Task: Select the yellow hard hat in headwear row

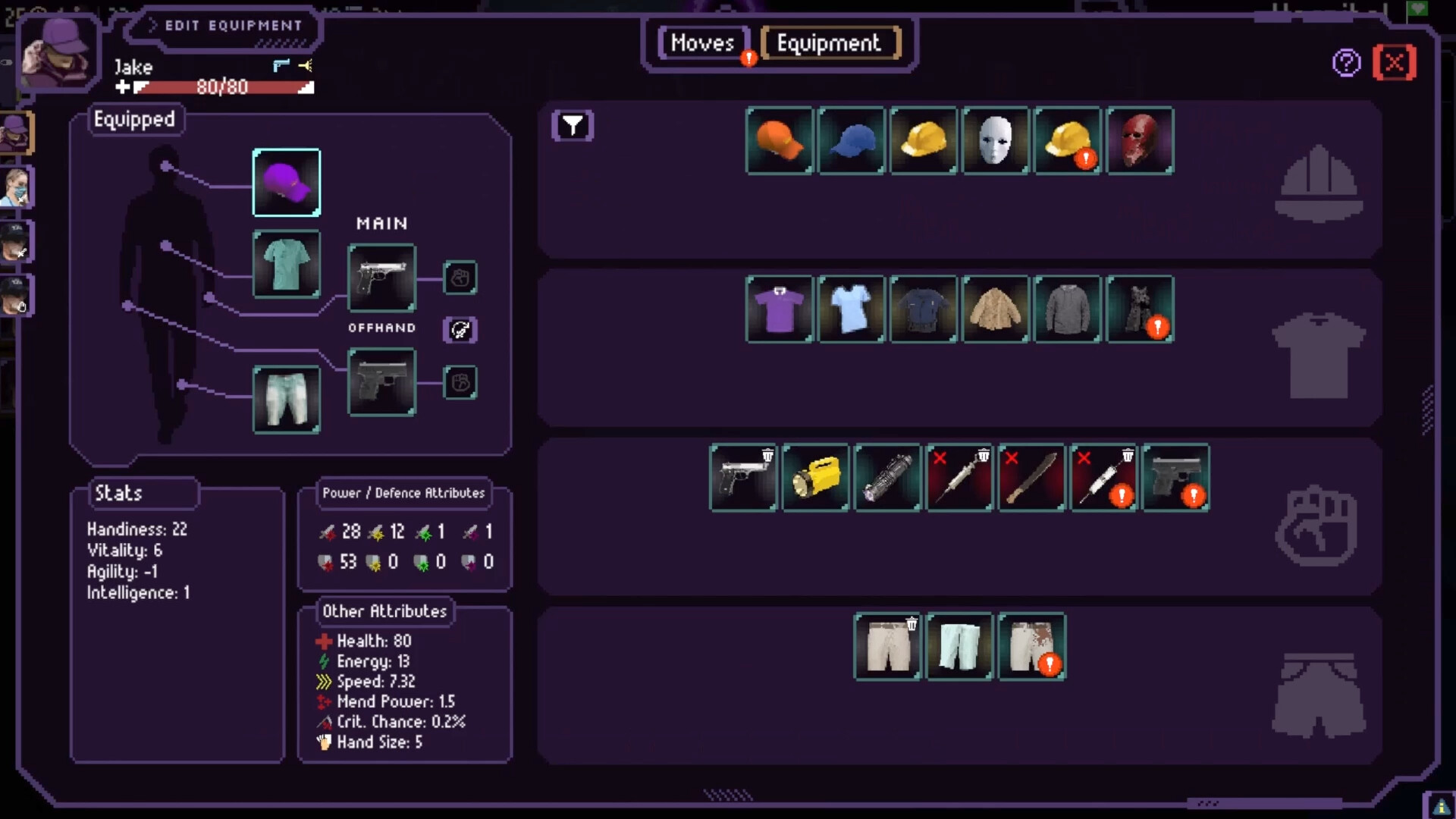Action: coord(922,140)
